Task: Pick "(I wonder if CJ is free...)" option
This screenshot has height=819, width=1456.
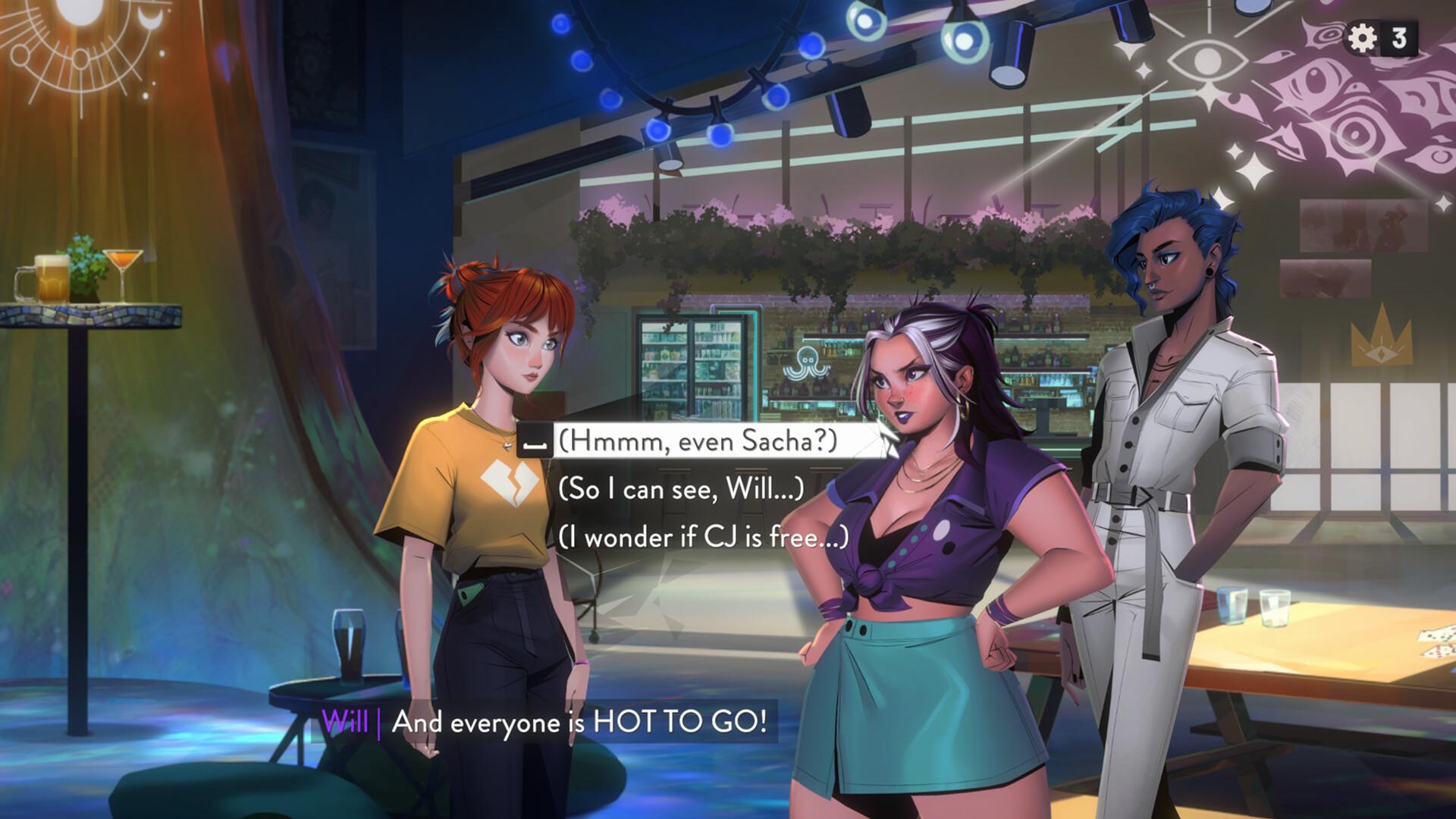Action: [x=703, y=537]
